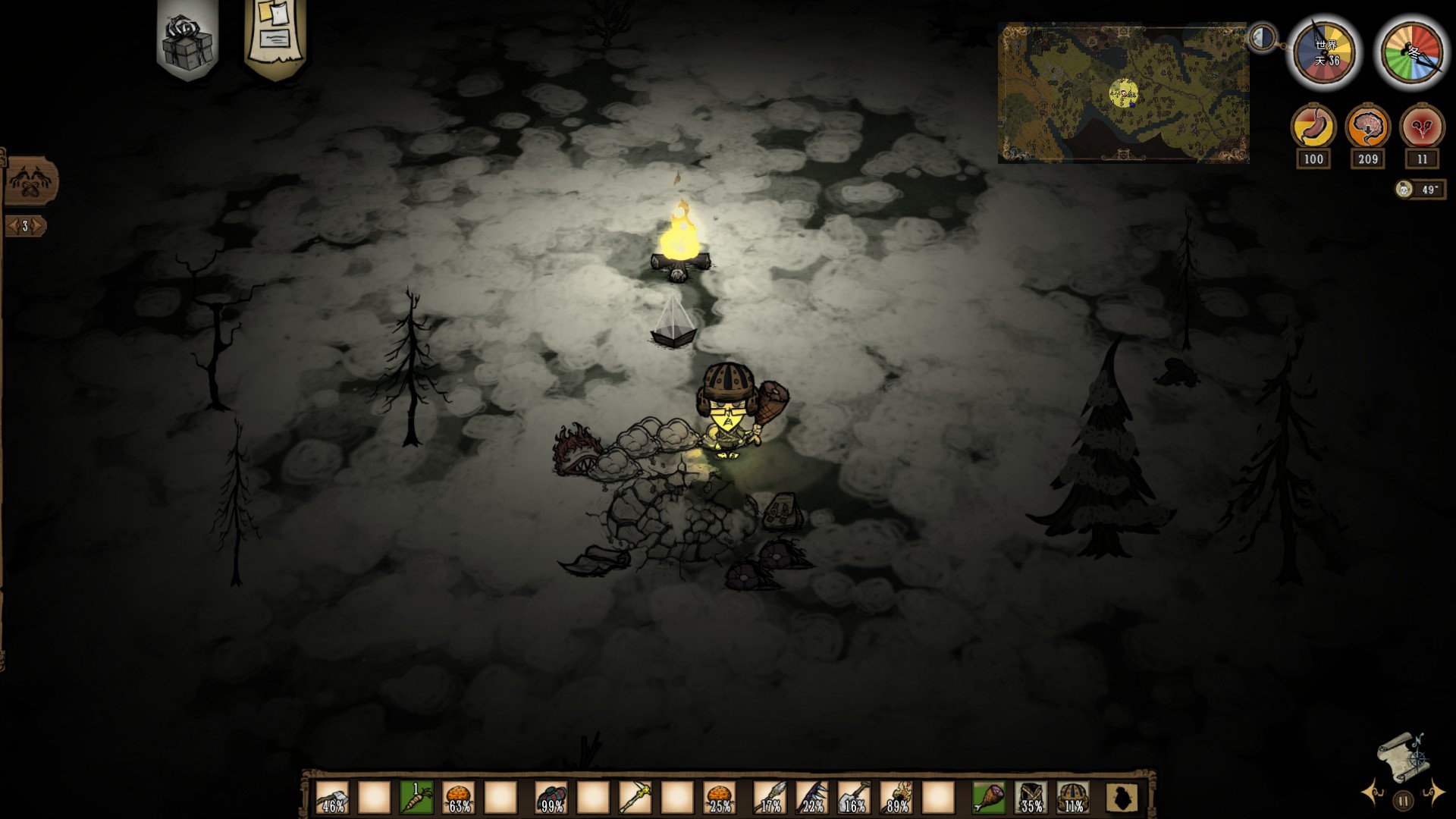Screen dimensions: 1456x819
Task: Click the equipped football helmet at 11%
Action: point(1072,798)
